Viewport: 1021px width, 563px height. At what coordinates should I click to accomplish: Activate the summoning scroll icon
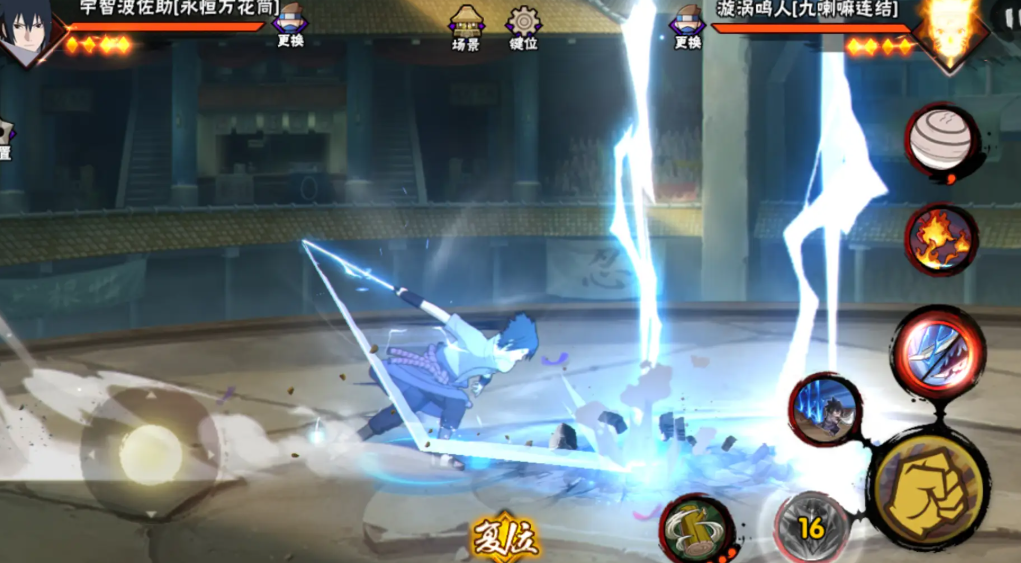[x=696, y=527]
